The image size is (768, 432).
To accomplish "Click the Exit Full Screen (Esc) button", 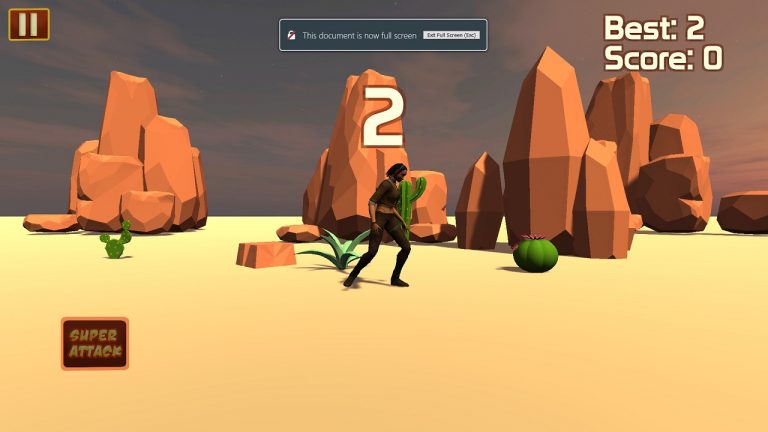I will (x=452, y=35).
